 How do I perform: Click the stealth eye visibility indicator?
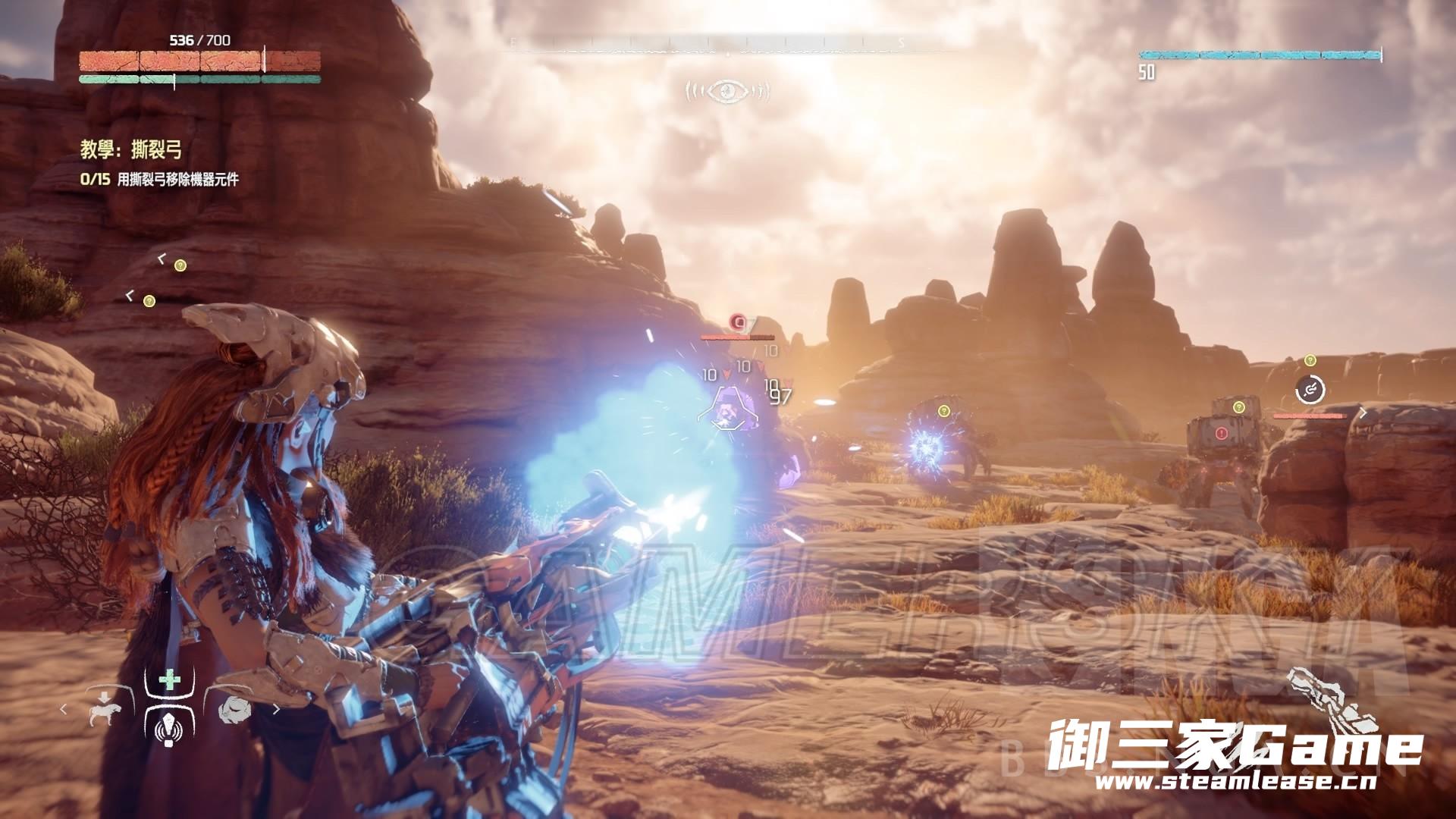pos(727,92)
